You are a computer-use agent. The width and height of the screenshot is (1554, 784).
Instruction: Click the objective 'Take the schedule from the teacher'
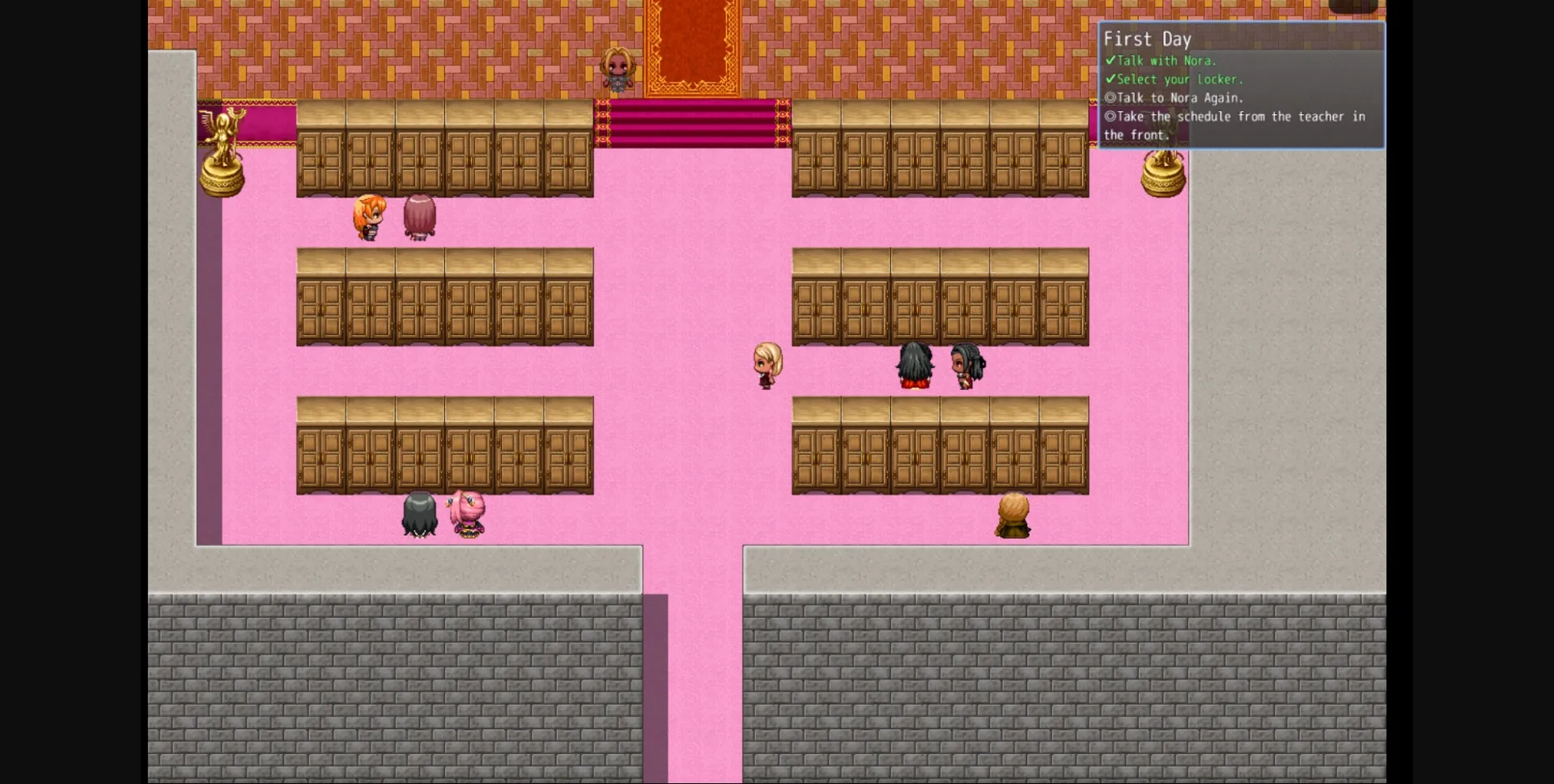click(x=1238, y=117)
